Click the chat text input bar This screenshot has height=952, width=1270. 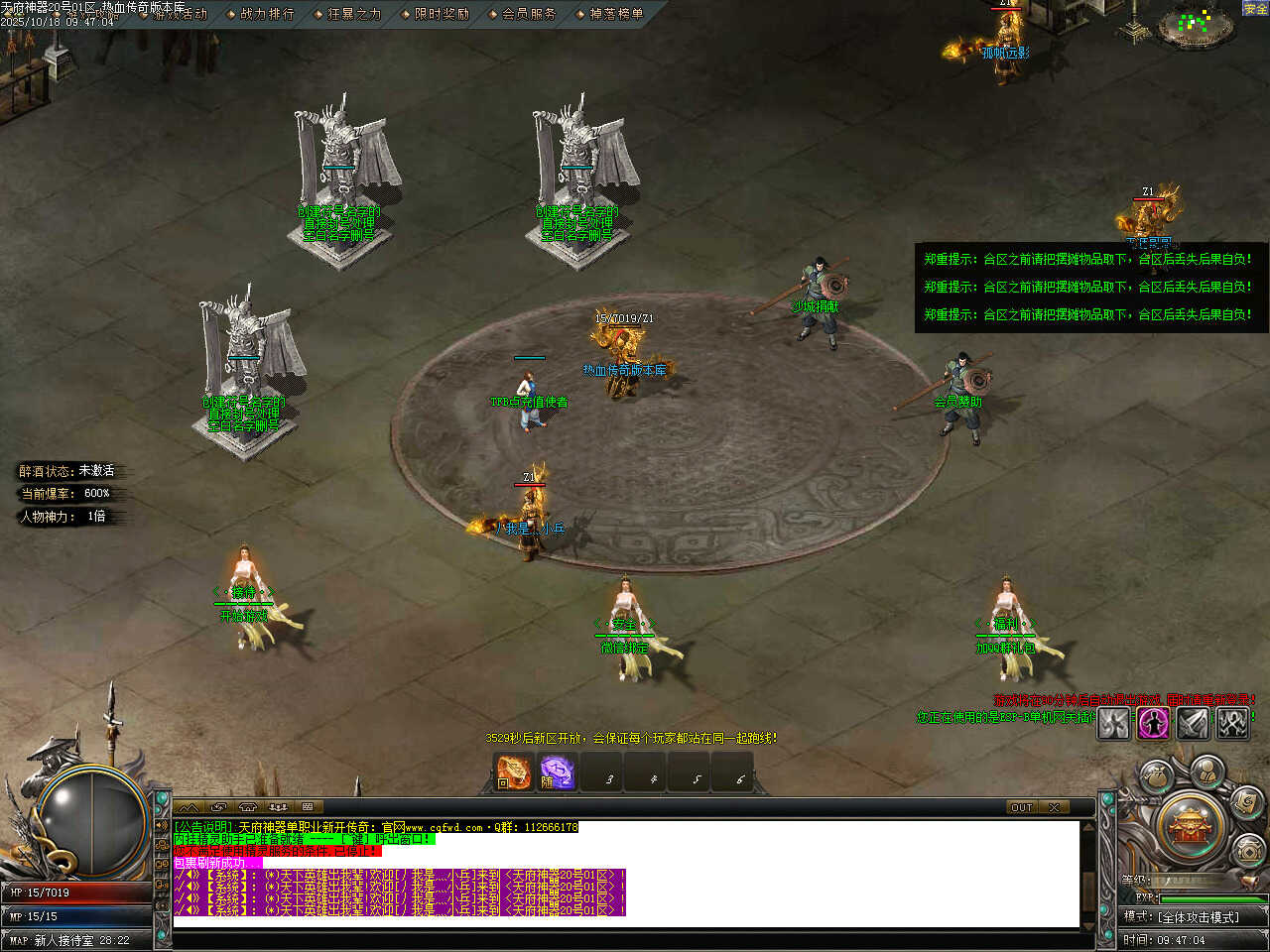pos(625,938)
